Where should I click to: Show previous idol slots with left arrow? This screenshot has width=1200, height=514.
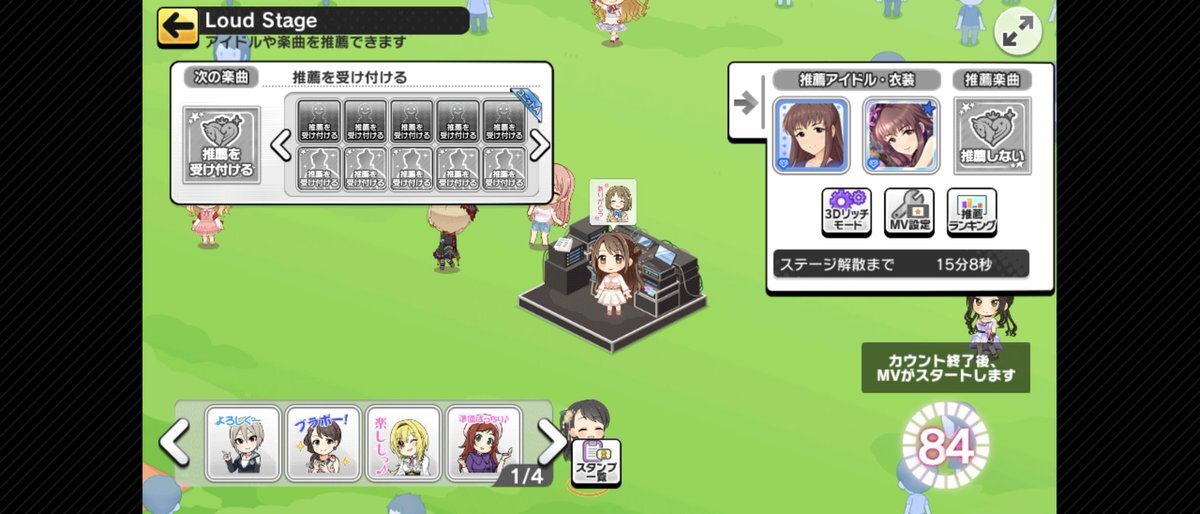280,146
